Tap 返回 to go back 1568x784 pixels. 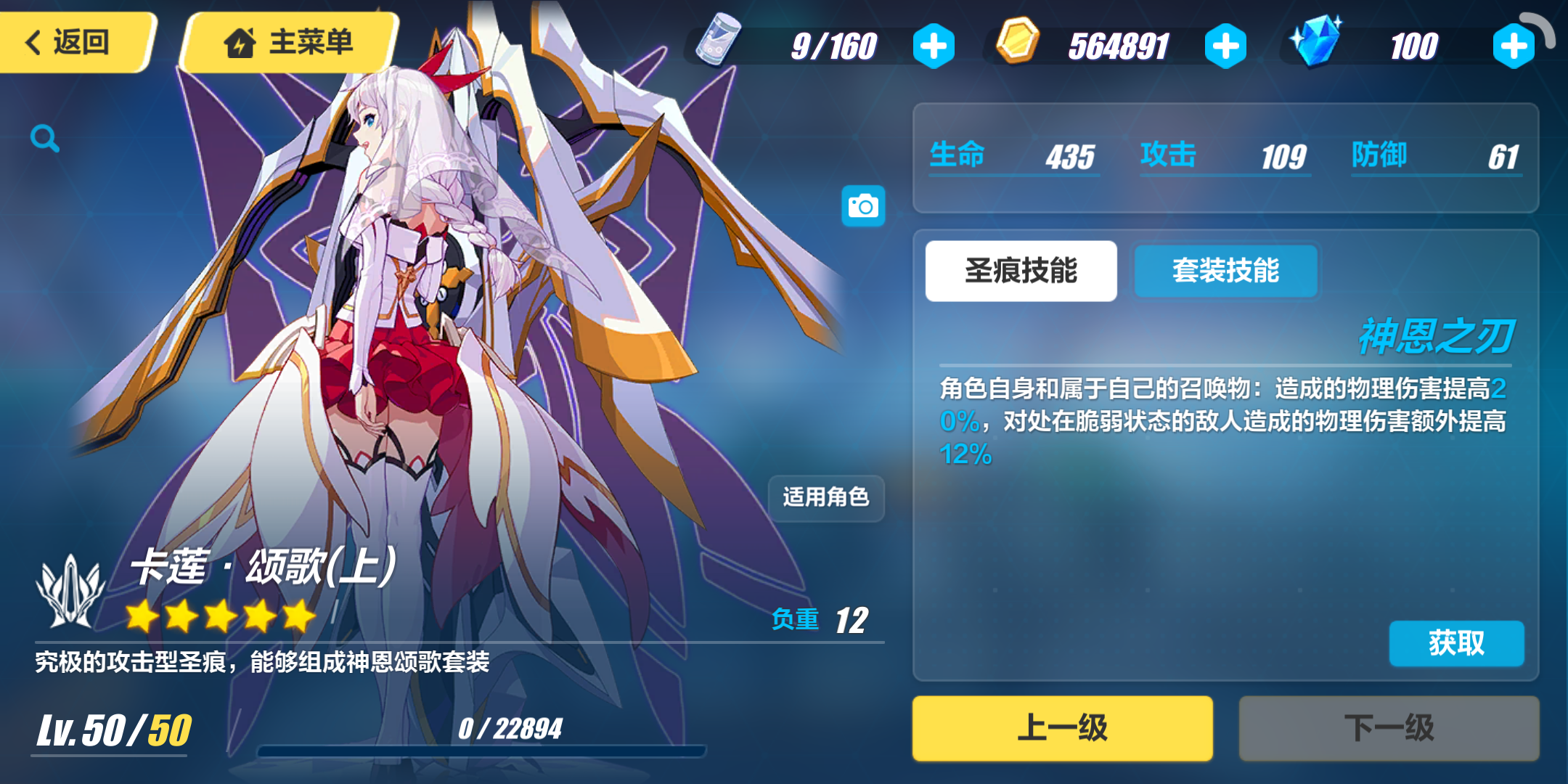[x=73, y=42]
